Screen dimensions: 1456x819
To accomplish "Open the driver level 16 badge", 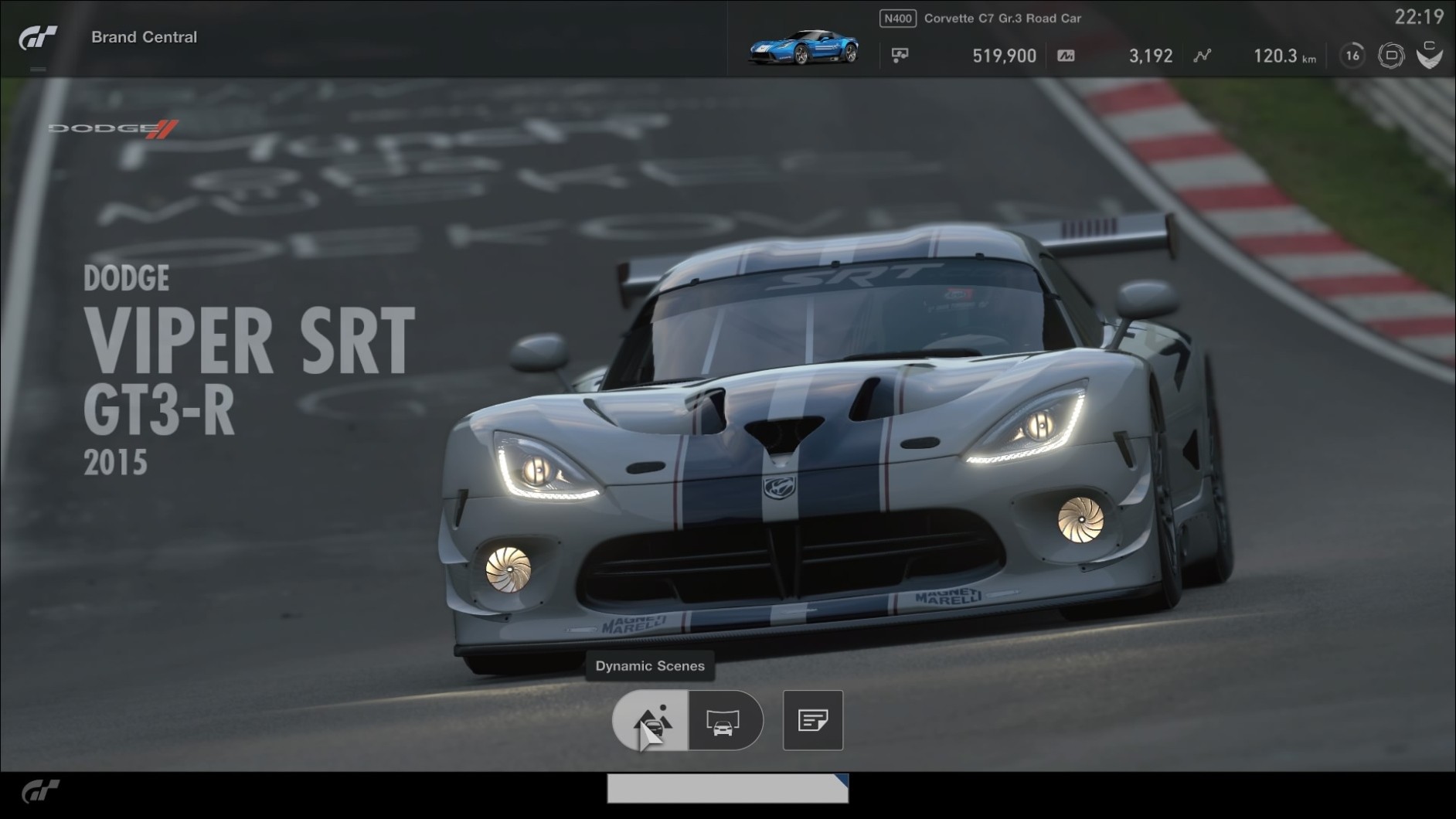I will point(1352,56).
